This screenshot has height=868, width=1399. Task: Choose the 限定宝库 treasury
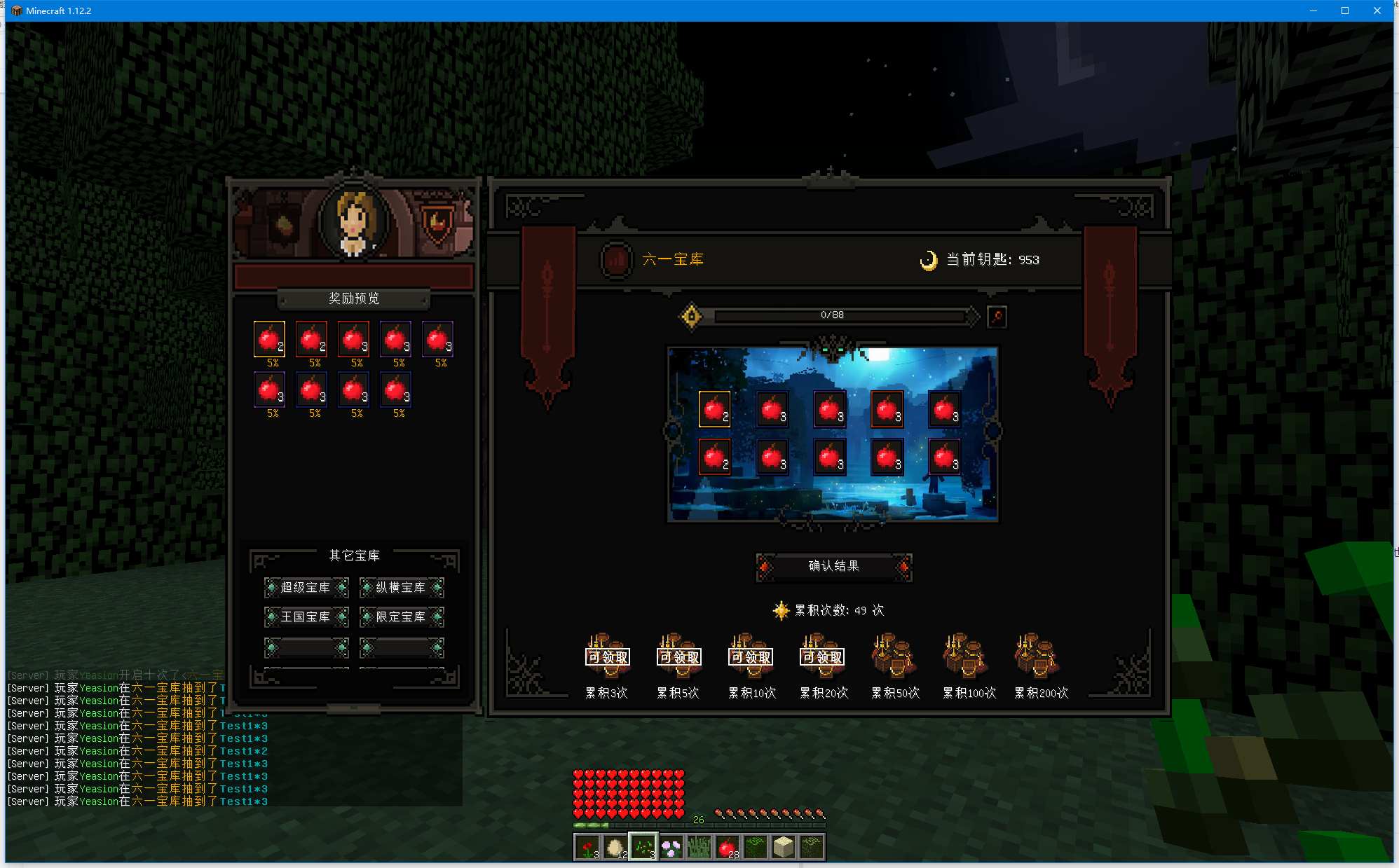point(401,617)
